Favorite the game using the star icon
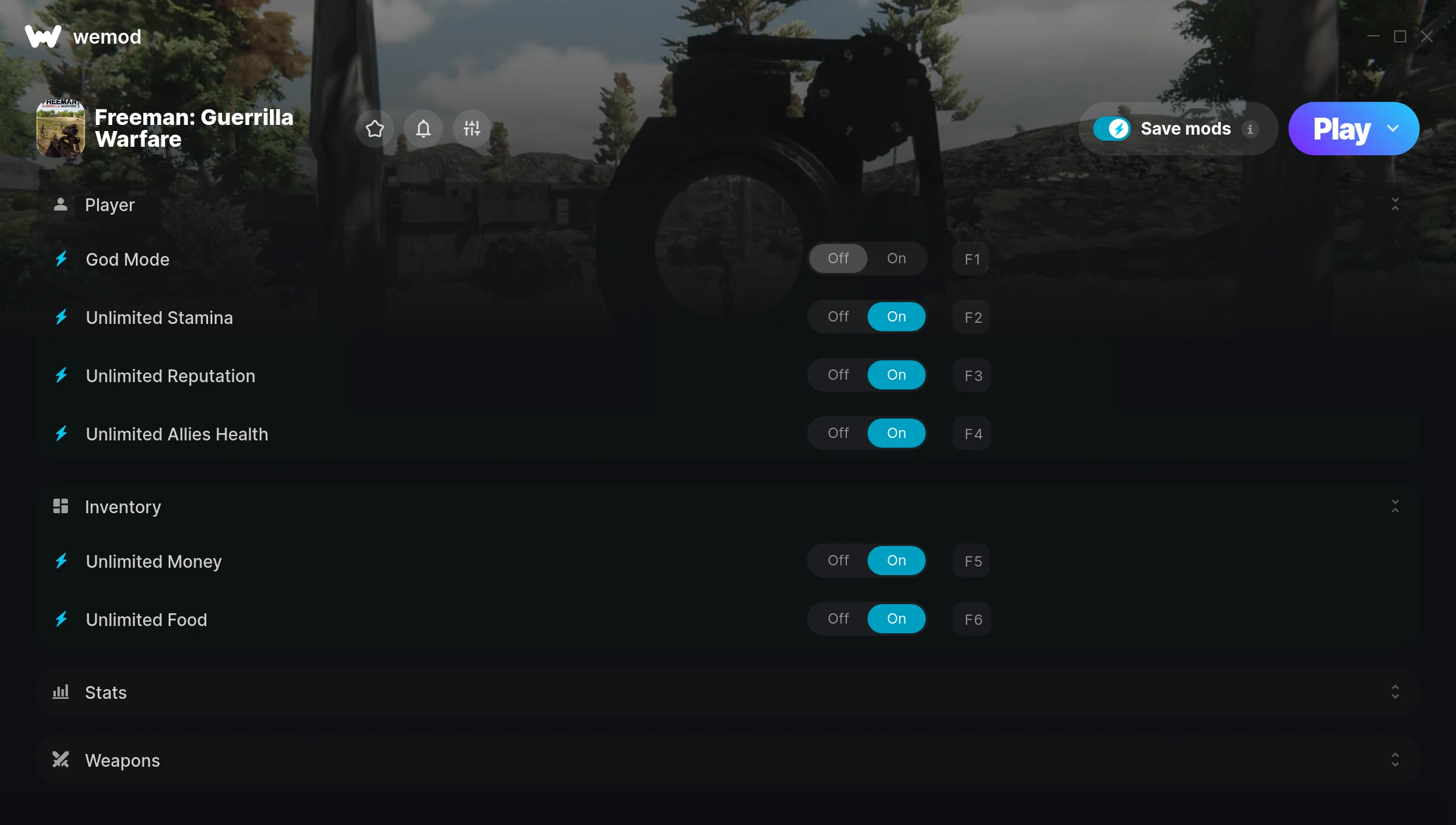This screenshot has width=1456, height=825. coord(374,129)
